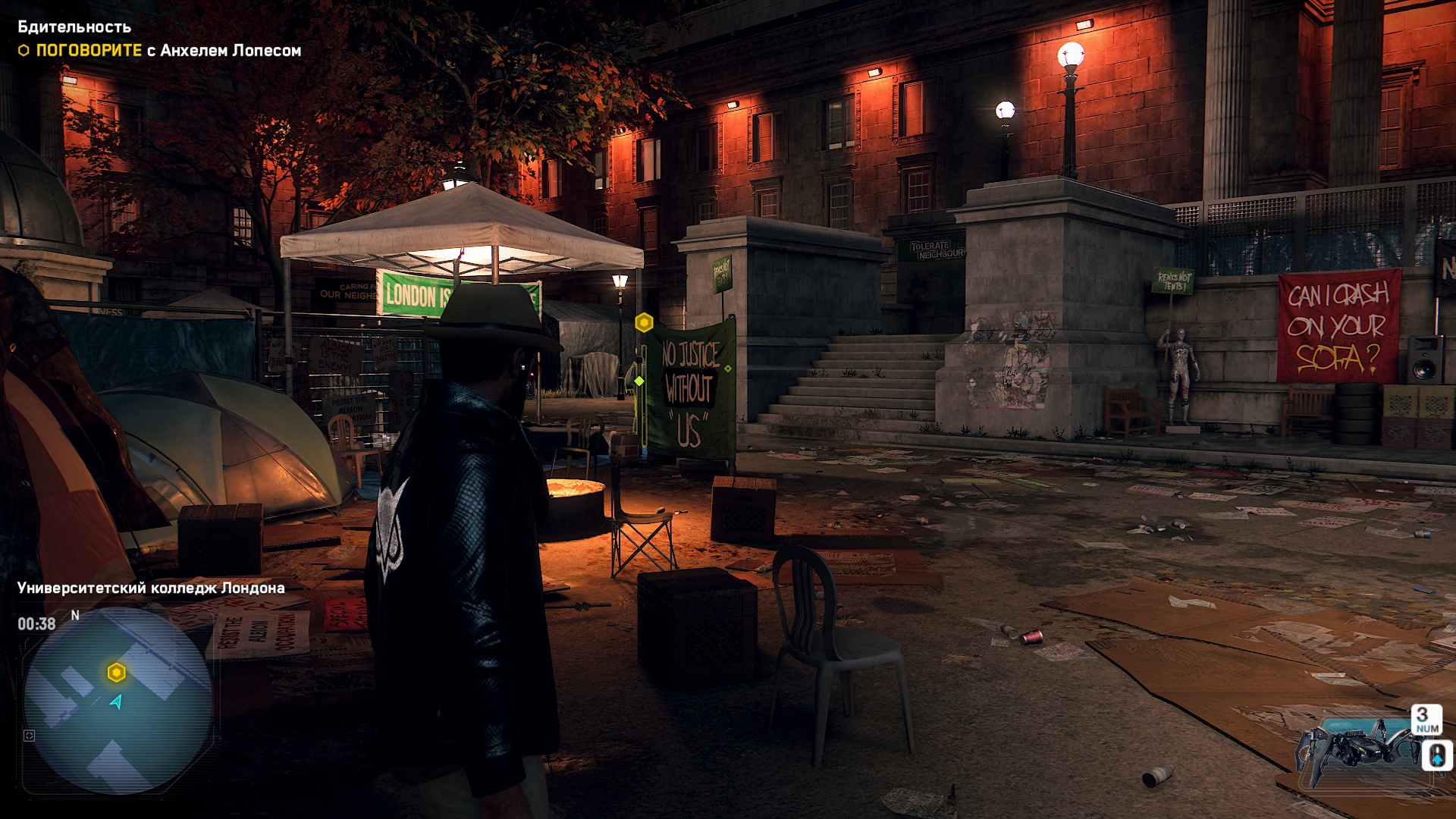Activate the spiderbot gadget icon
This screenshot has width=1456, height=819.
[1357, 747]
